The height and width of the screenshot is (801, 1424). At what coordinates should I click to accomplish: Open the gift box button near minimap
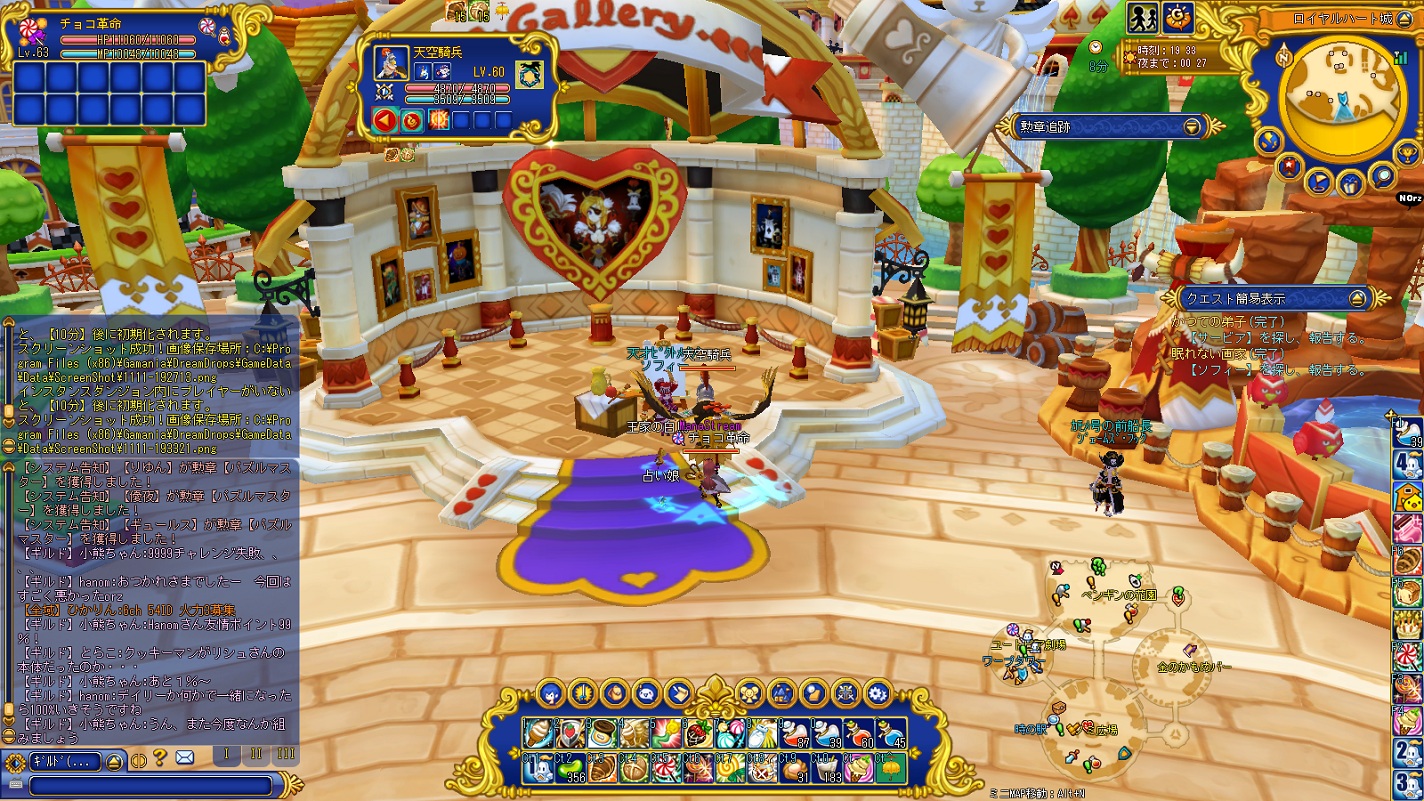click(x=1350, y=185)
